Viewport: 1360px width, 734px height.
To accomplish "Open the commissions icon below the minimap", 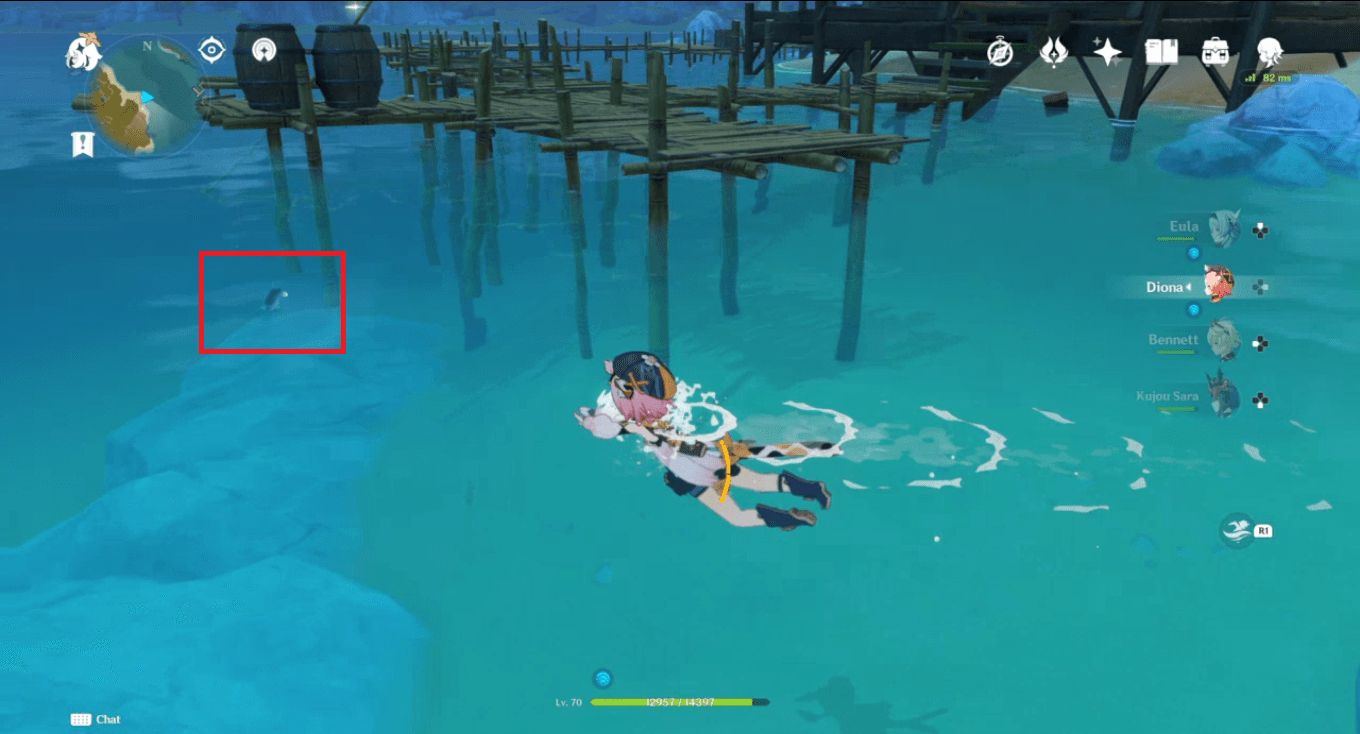I will [x=82, y=141].
